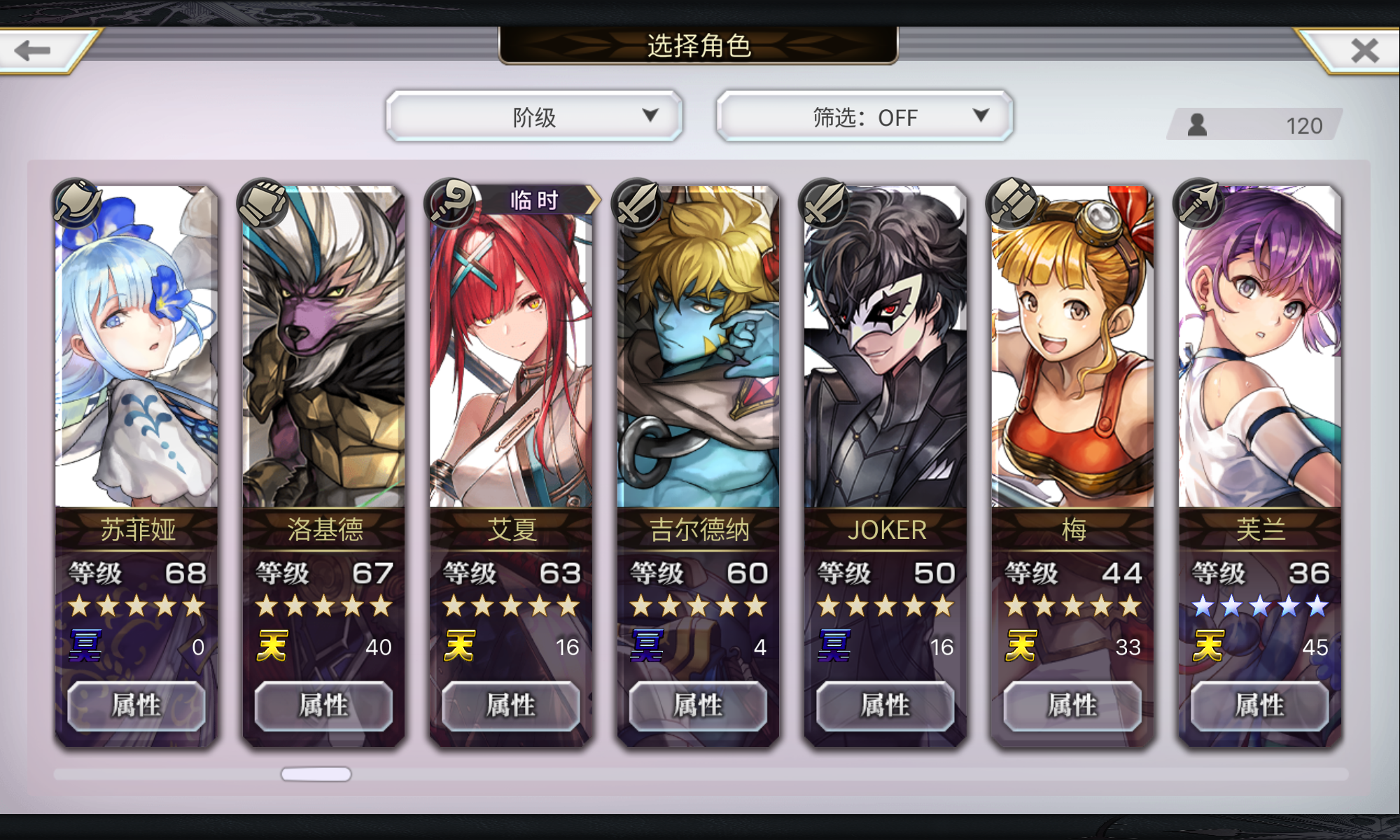Click the yellow 天 element badge on 洛基德
Screen dimensions: 1400x840
(272, 647)
